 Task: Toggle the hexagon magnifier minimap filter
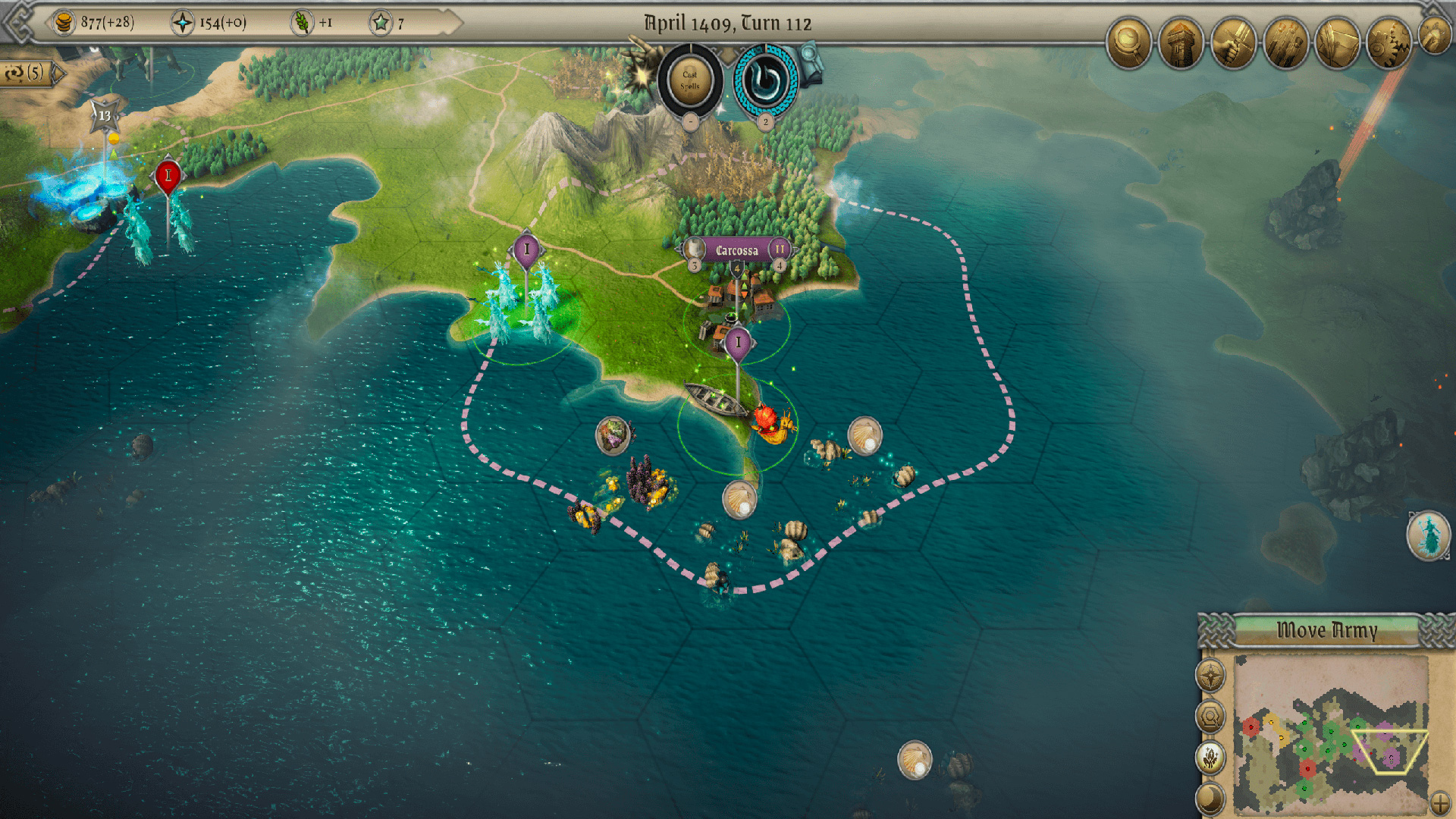click(x=1210, y=716)
